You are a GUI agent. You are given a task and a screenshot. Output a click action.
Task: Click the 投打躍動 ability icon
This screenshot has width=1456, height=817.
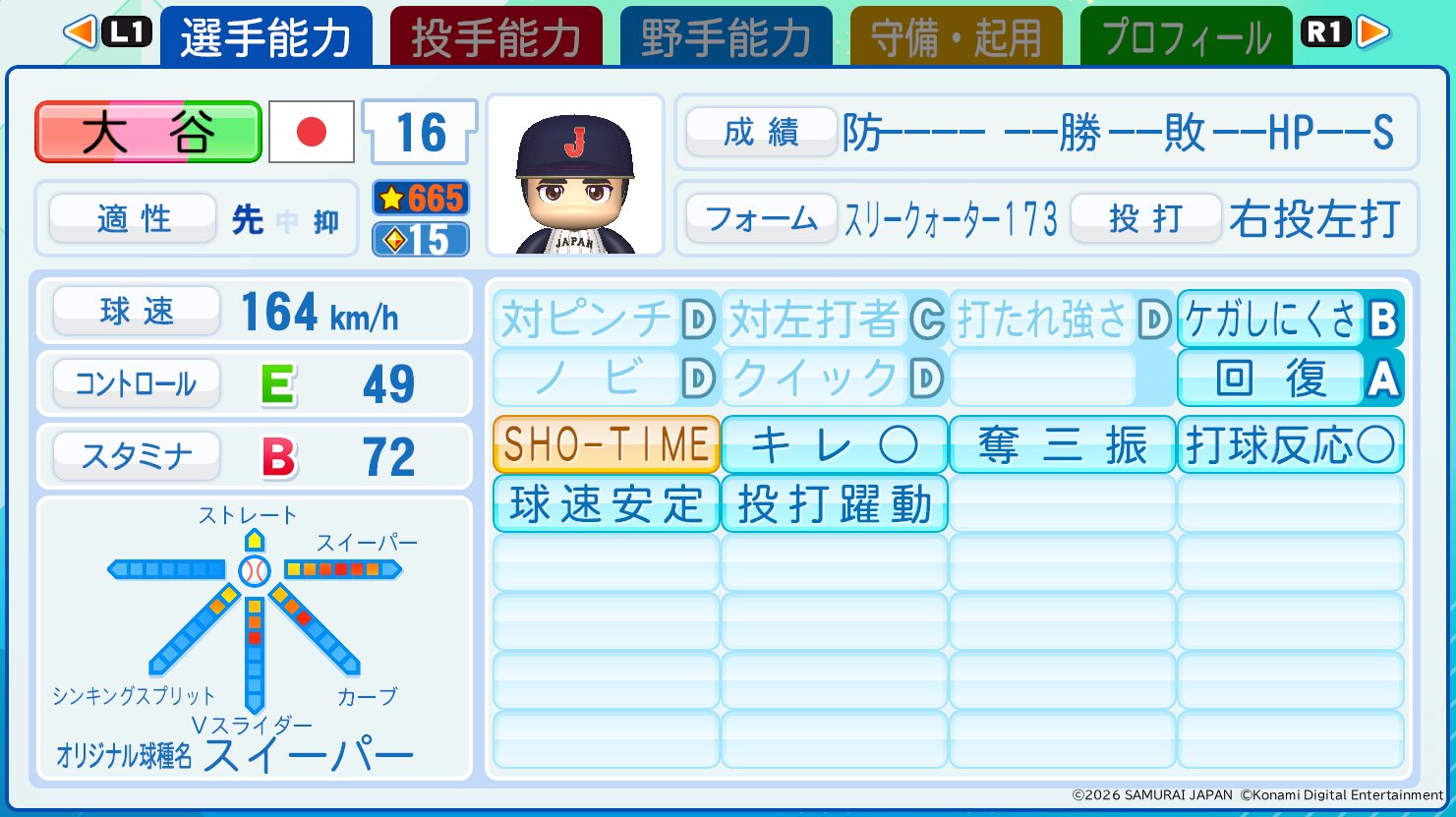(x=834, y=504)
